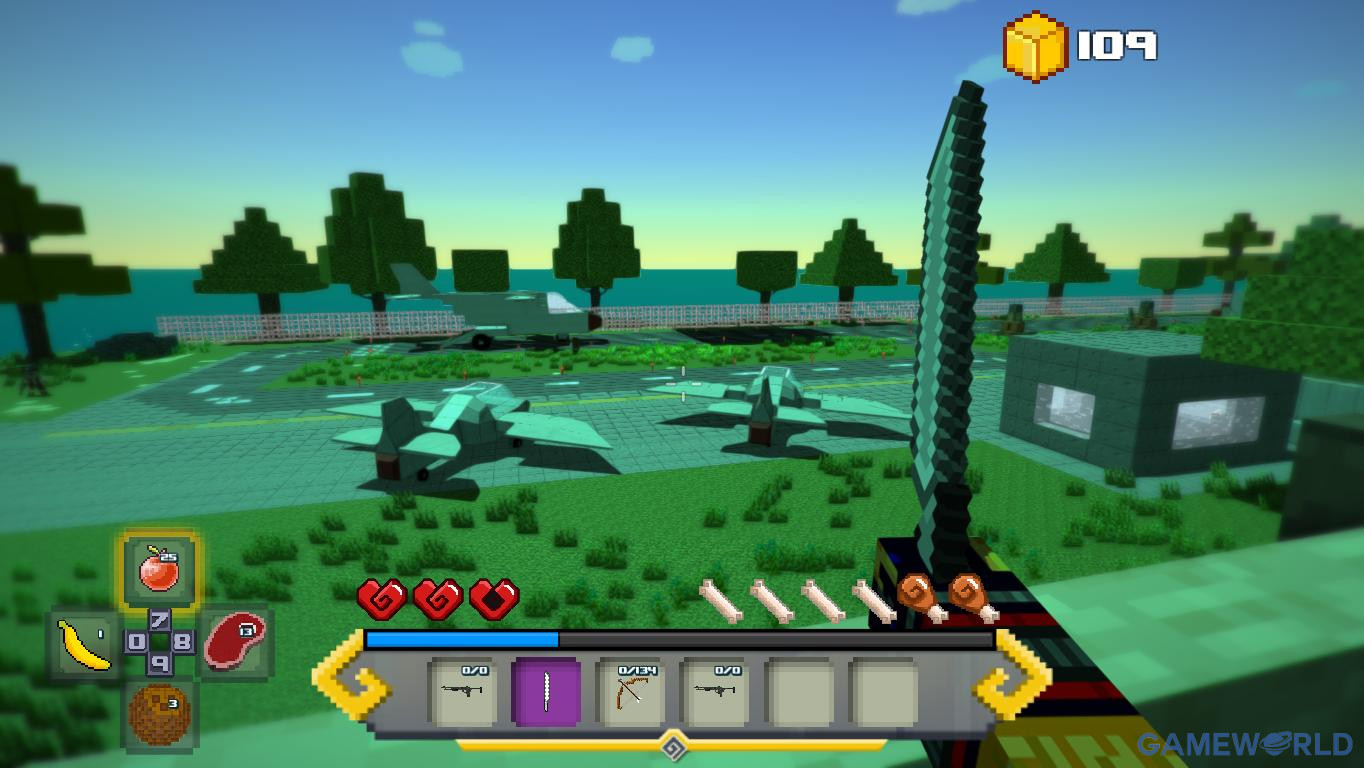Equip the crossbow from the hotbar
Screen dimensions: 1364x768
click(x=631, y=691)
